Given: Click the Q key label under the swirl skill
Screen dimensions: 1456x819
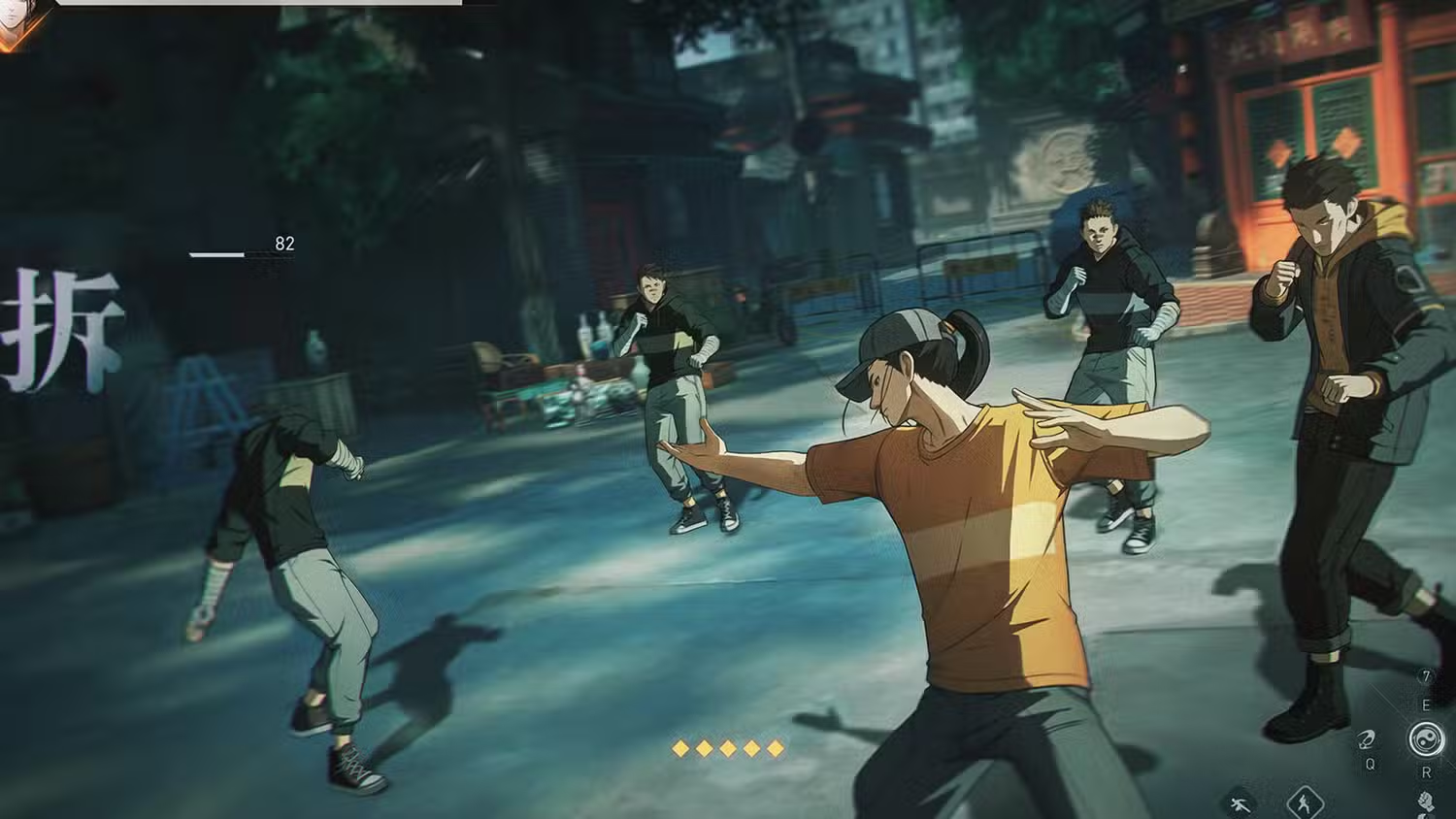Looking at the screenshot, I should [x=1371, y=766].
